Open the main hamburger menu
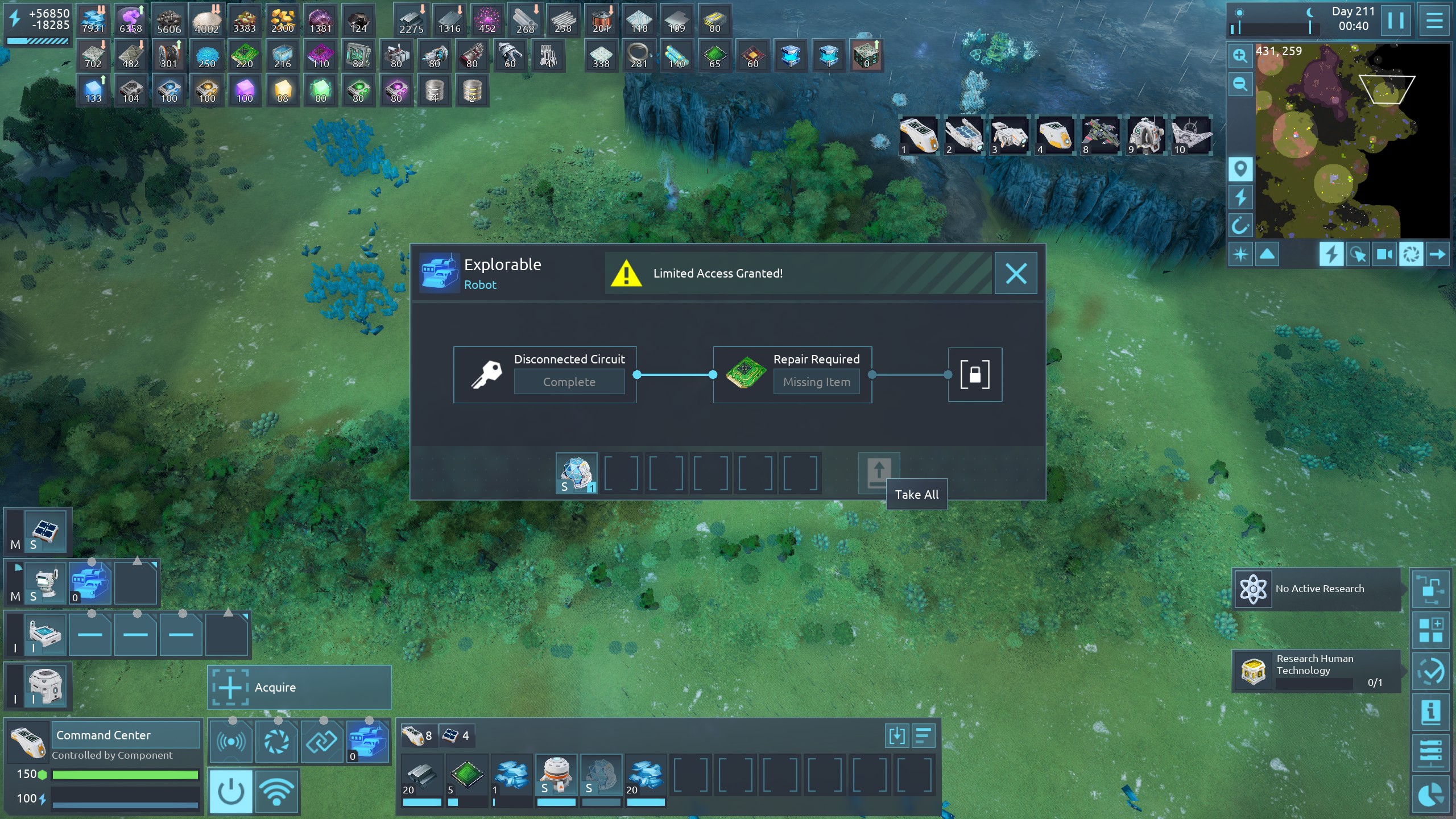Viewport: 1456px width, 819px height. 1434,20
